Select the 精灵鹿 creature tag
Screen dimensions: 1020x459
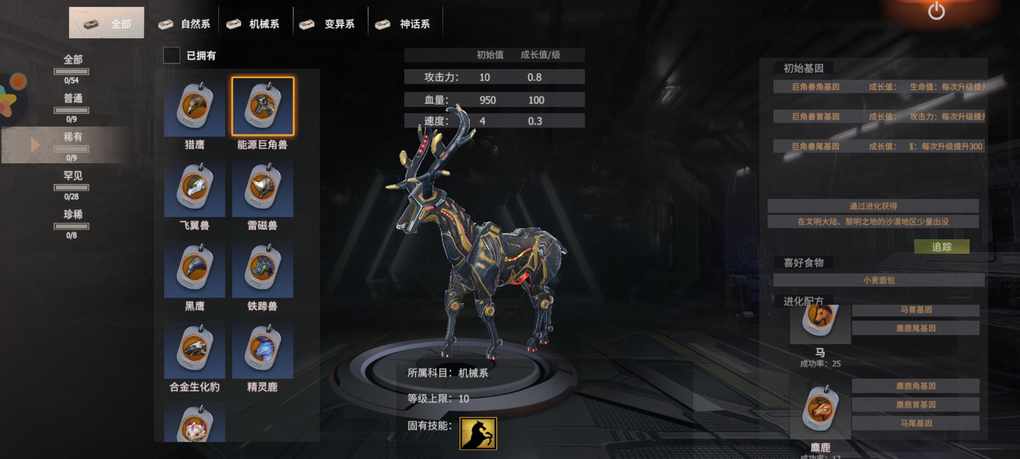pyautogui.click(x=262, y=349)
